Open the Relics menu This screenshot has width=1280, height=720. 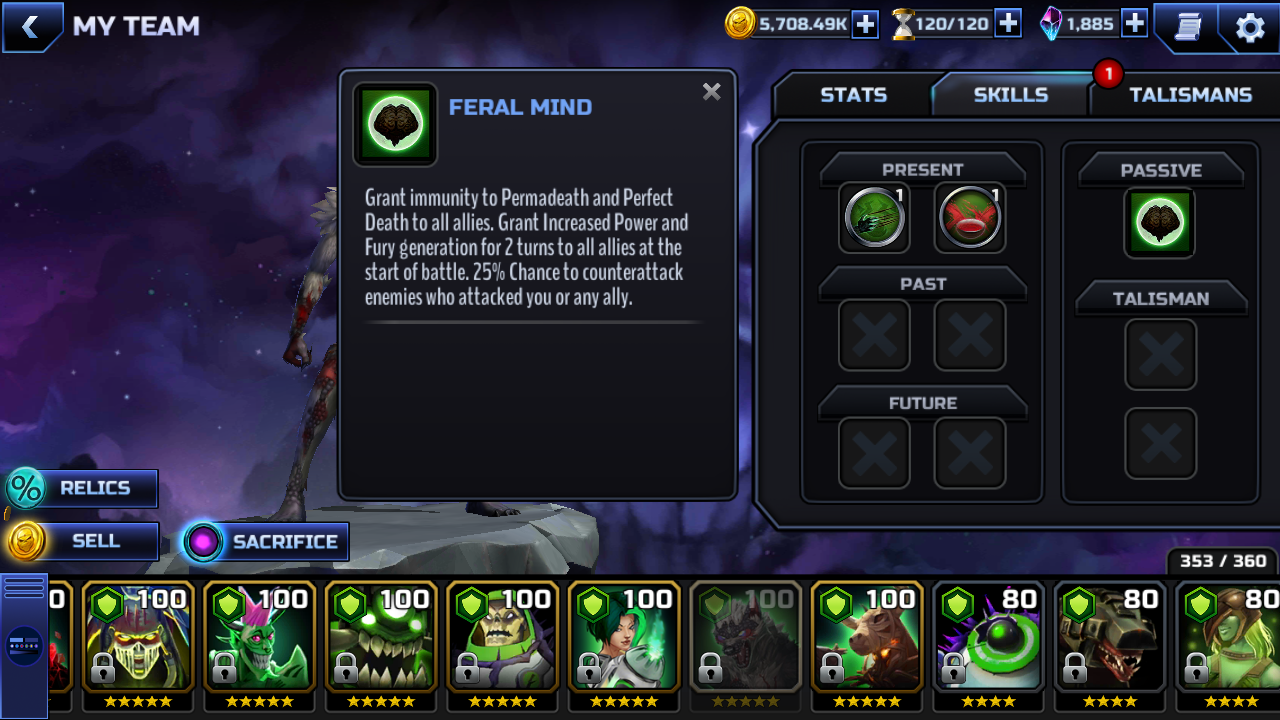[82, 488]
